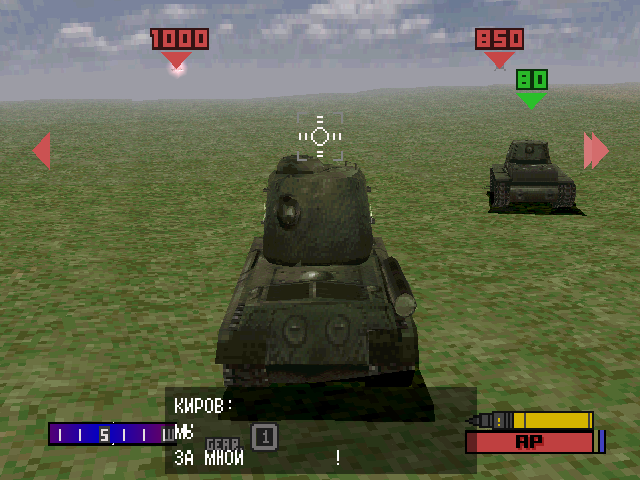The height and width of the screenshot is (480, 640).
Task: Click the red double right arrow indicator
Action: pyautogui.click(x=596, y=151)
